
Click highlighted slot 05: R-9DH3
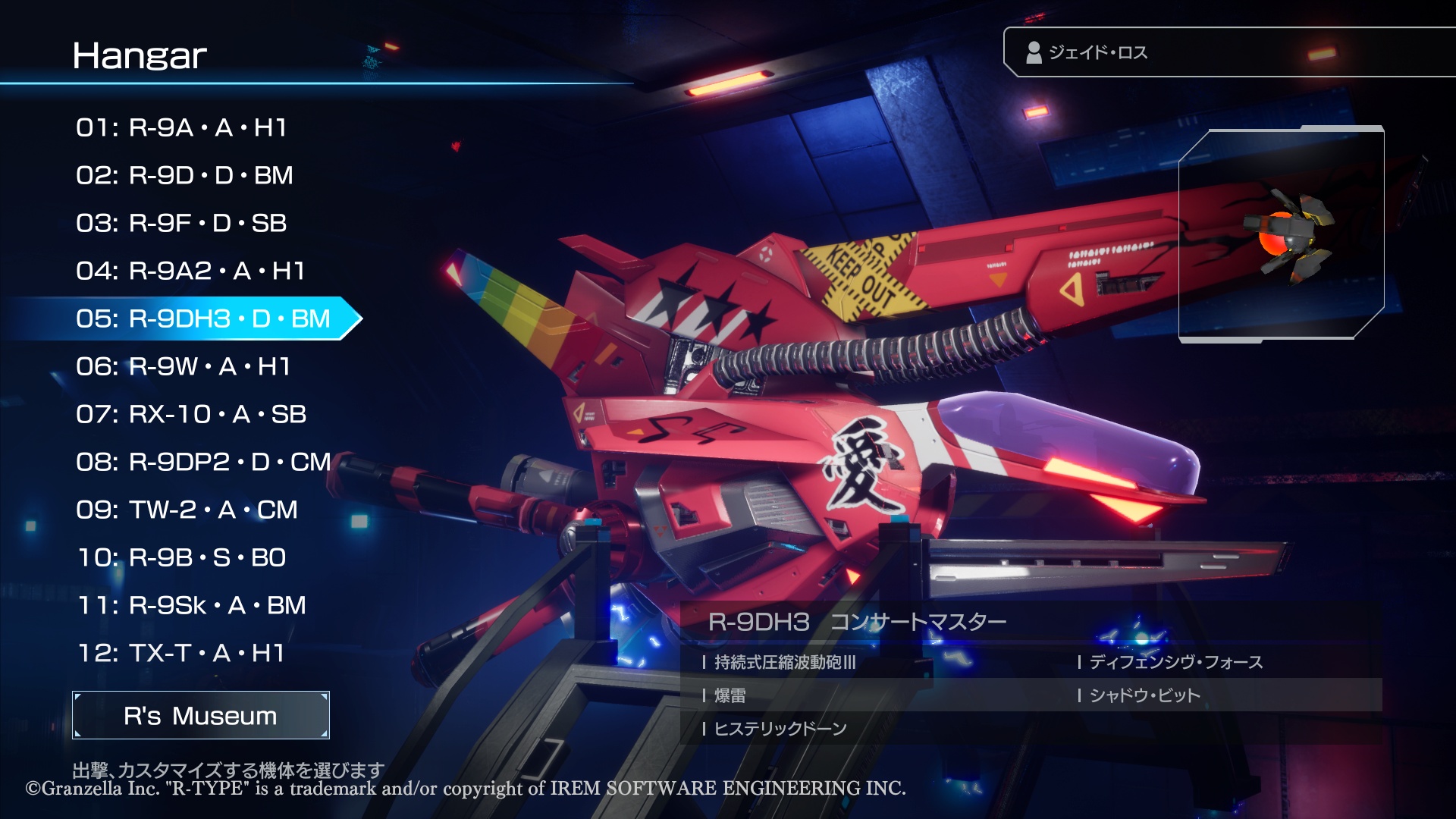(202, 318)
